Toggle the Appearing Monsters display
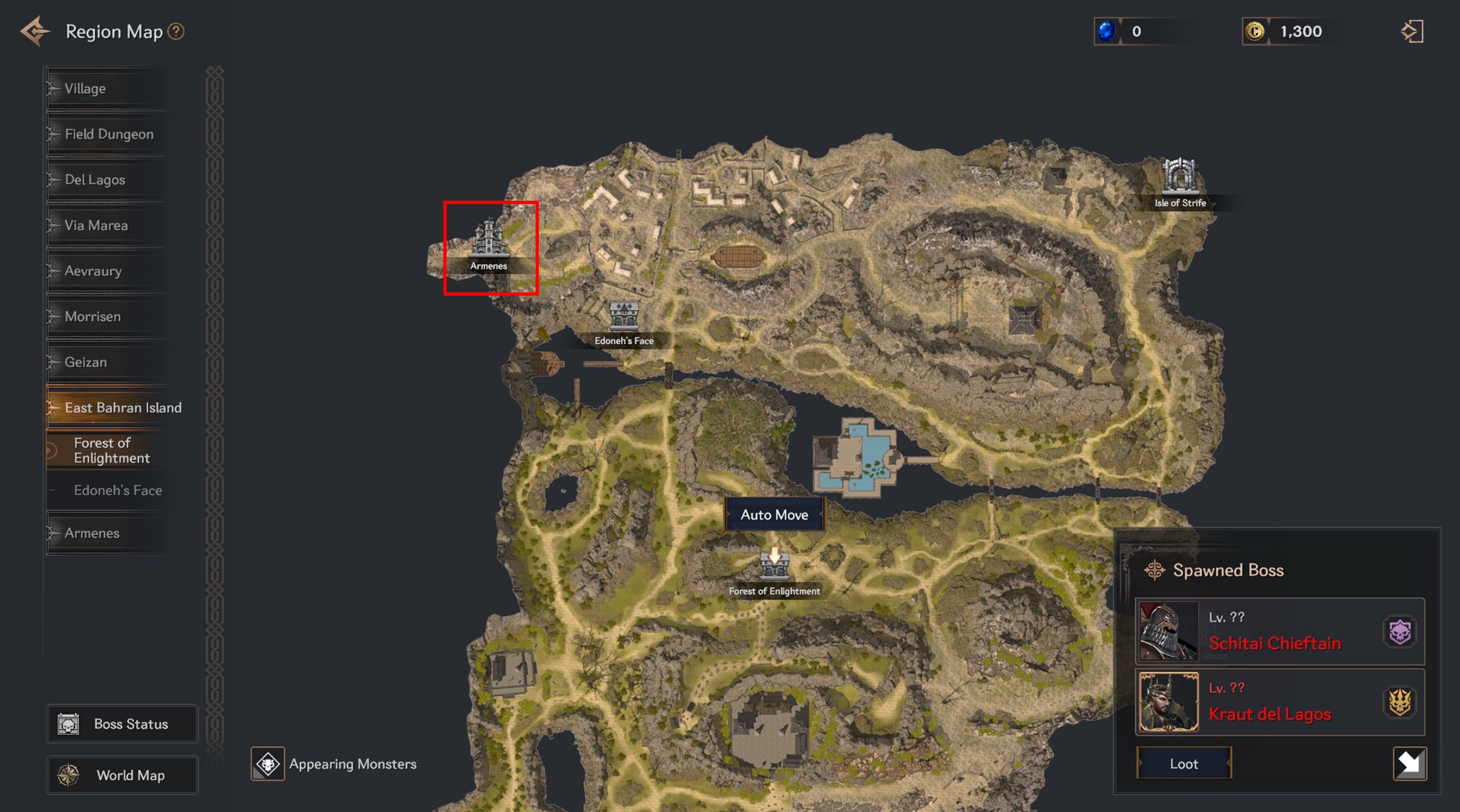1460x812 pixels. coord(267,764)
